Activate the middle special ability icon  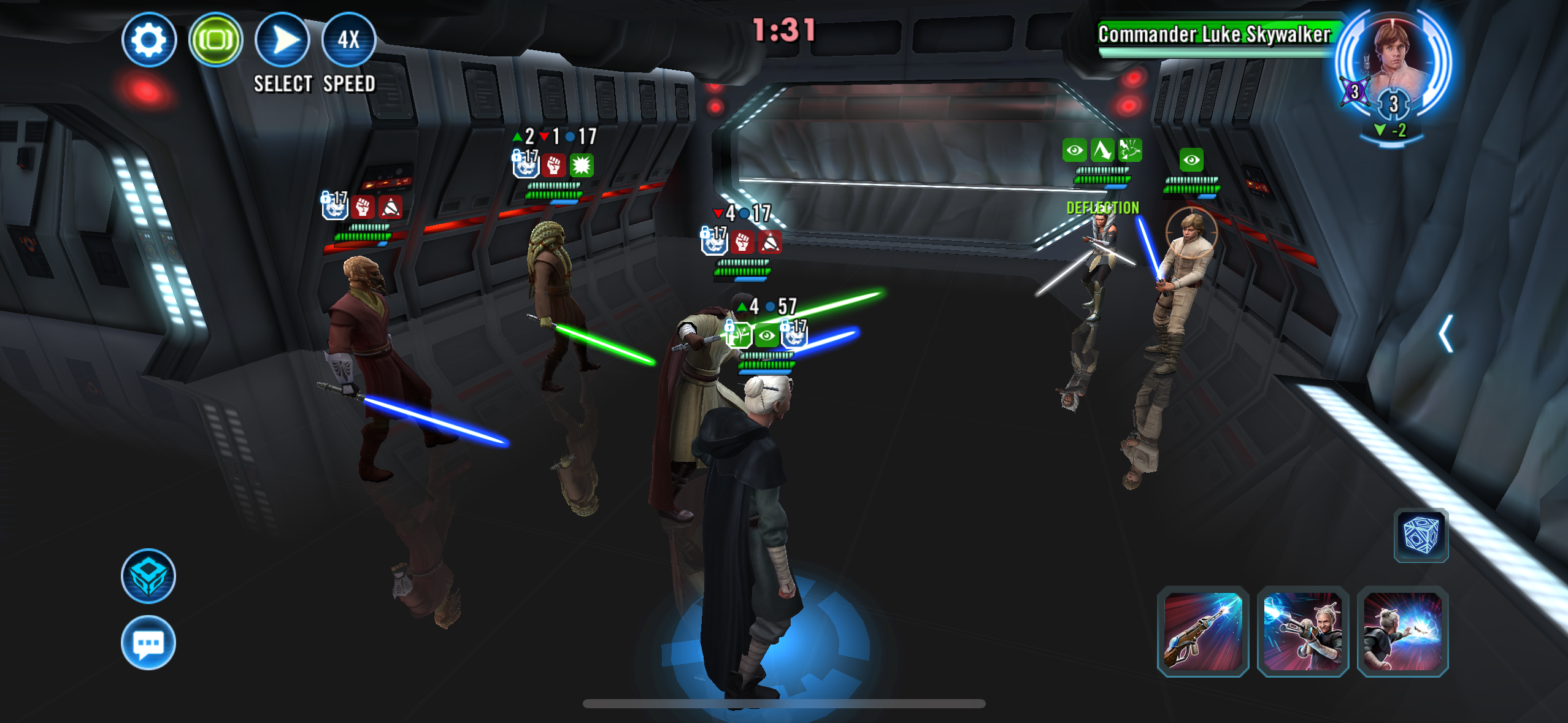[x=1302, y=631]
